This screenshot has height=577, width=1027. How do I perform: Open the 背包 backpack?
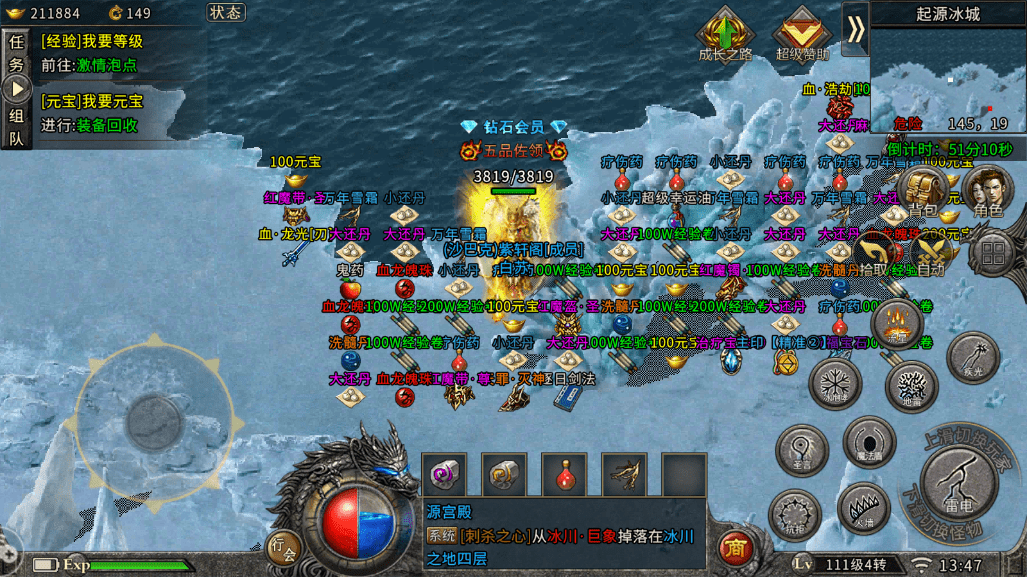(923, 190)
